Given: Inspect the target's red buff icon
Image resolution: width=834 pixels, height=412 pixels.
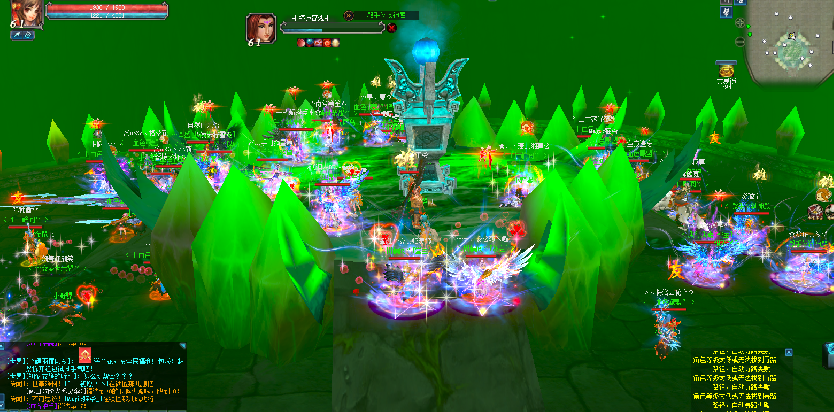Looking at the screenshot, I should point(300,42).
